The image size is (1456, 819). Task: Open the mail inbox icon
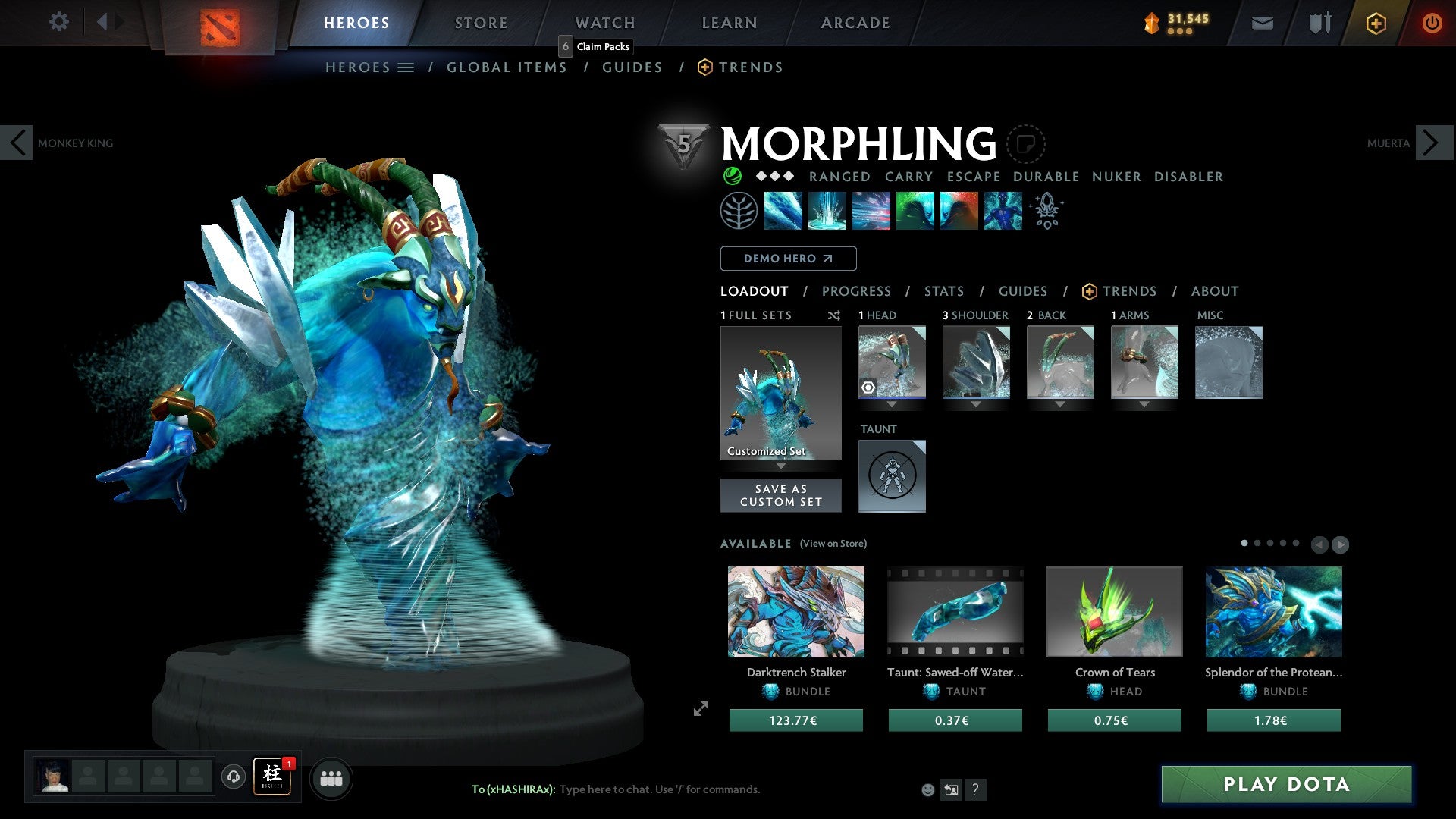pyautogui.click(x=1262, y=23)
